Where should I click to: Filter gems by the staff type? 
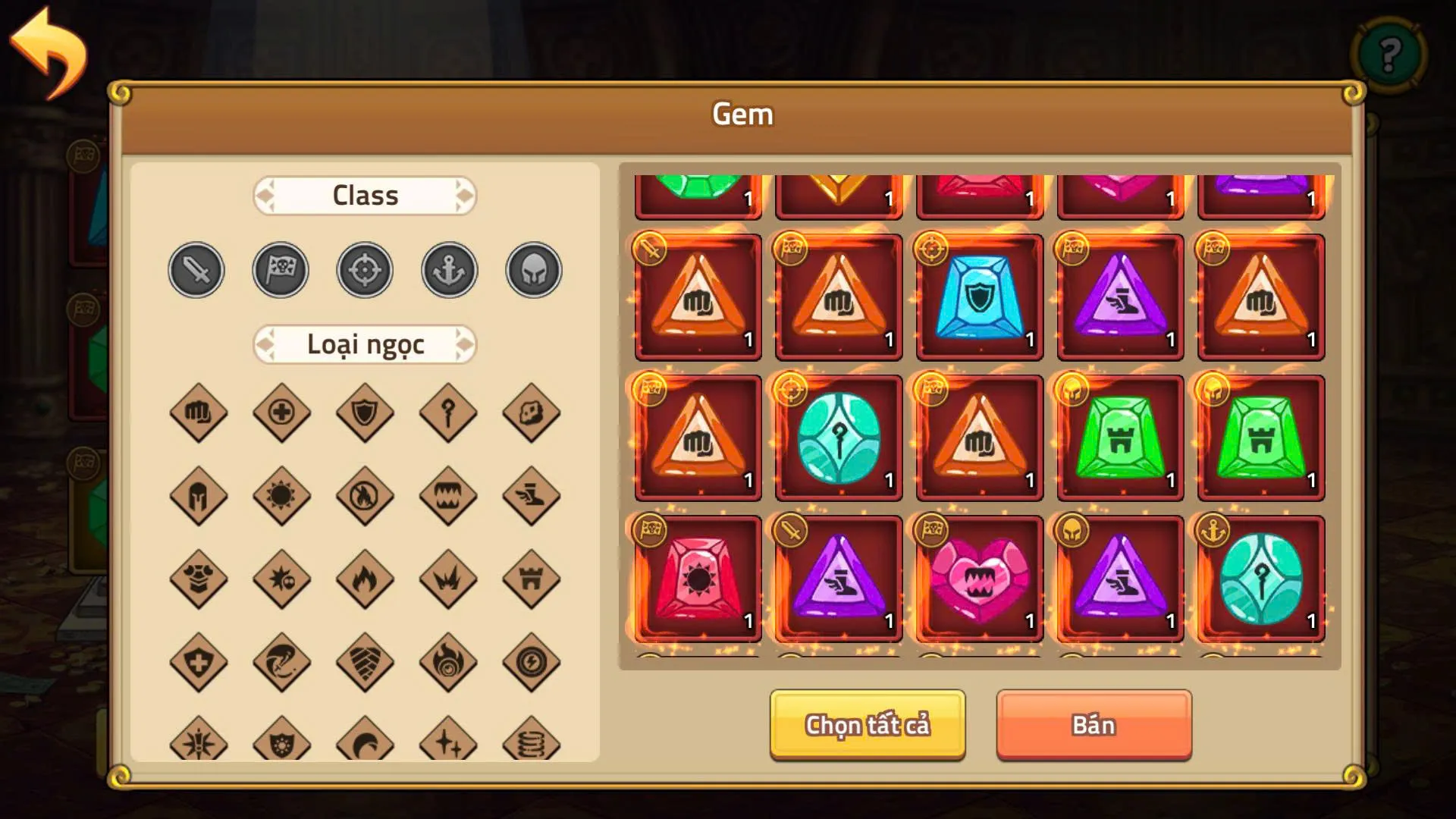(447, 413)
